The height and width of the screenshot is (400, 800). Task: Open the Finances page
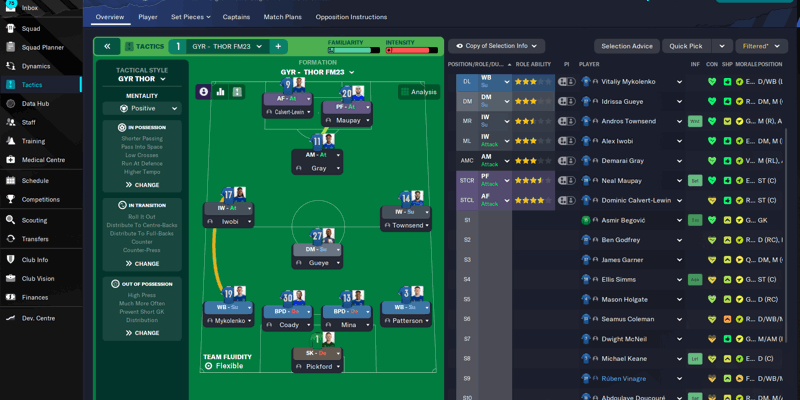tap(35, 297)
